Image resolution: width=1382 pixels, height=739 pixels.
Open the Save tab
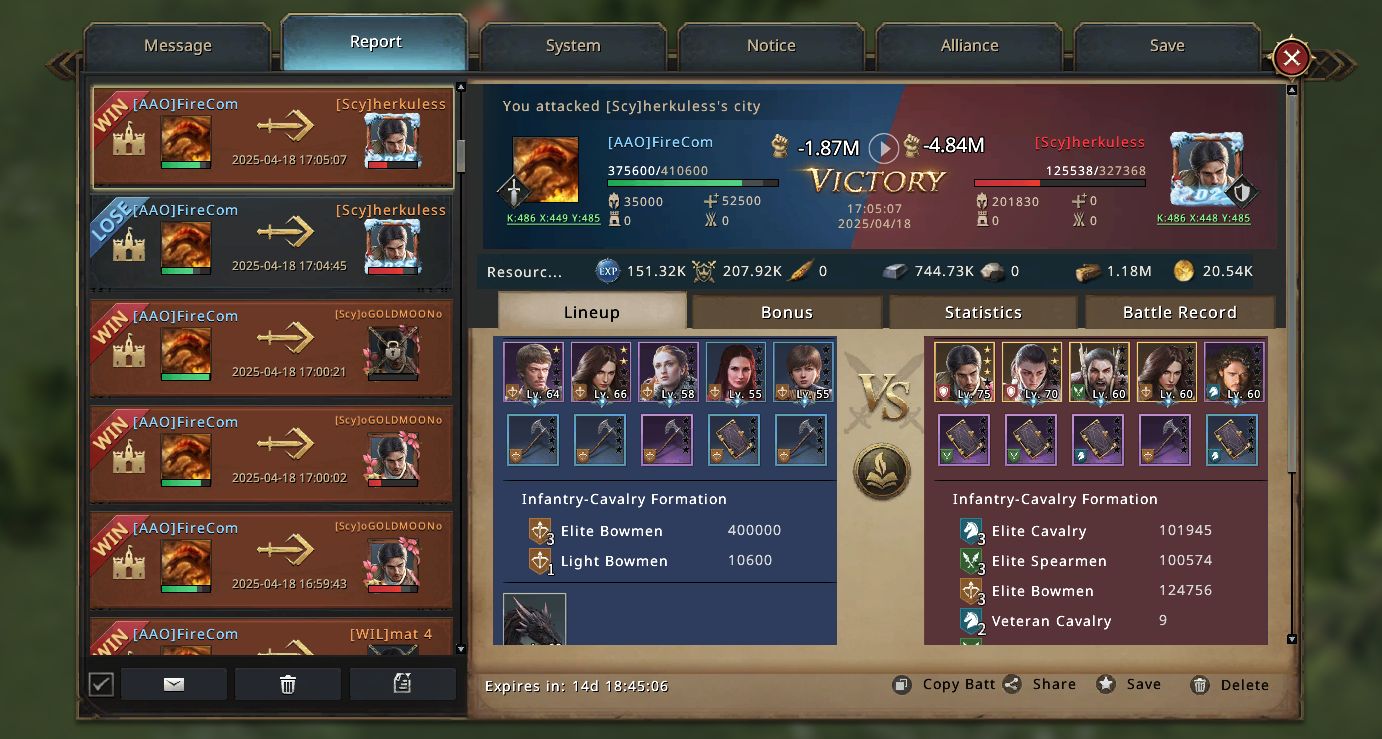tap(1166, 46)
